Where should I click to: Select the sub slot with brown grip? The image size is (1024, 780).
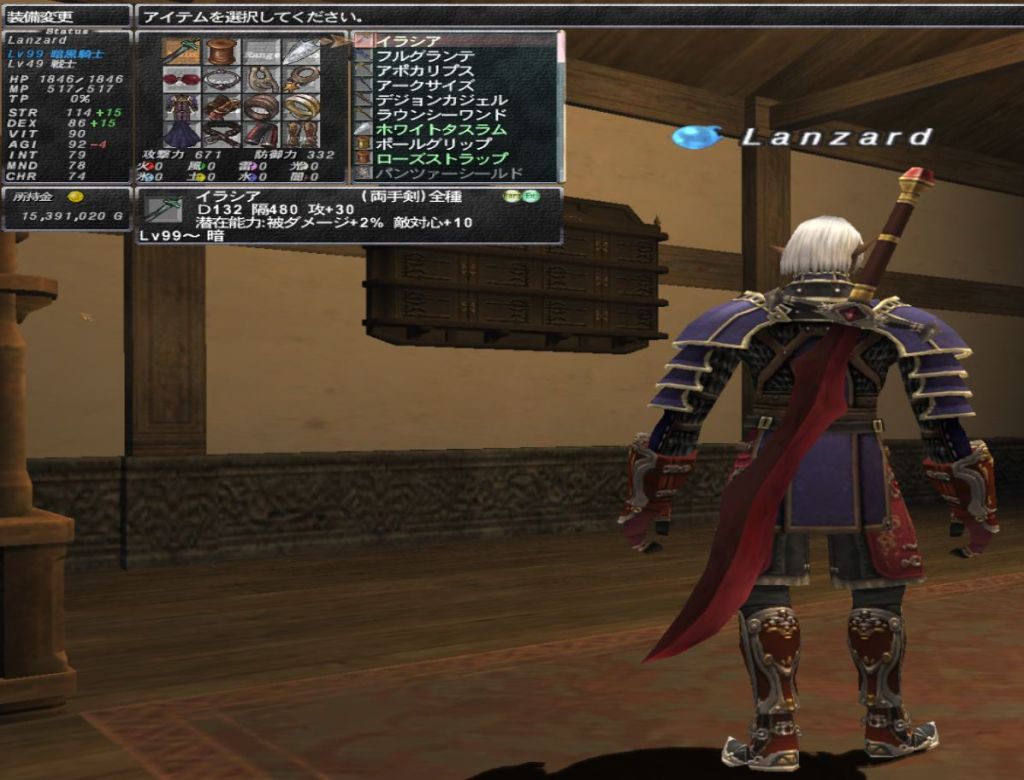tap(221, 51)
